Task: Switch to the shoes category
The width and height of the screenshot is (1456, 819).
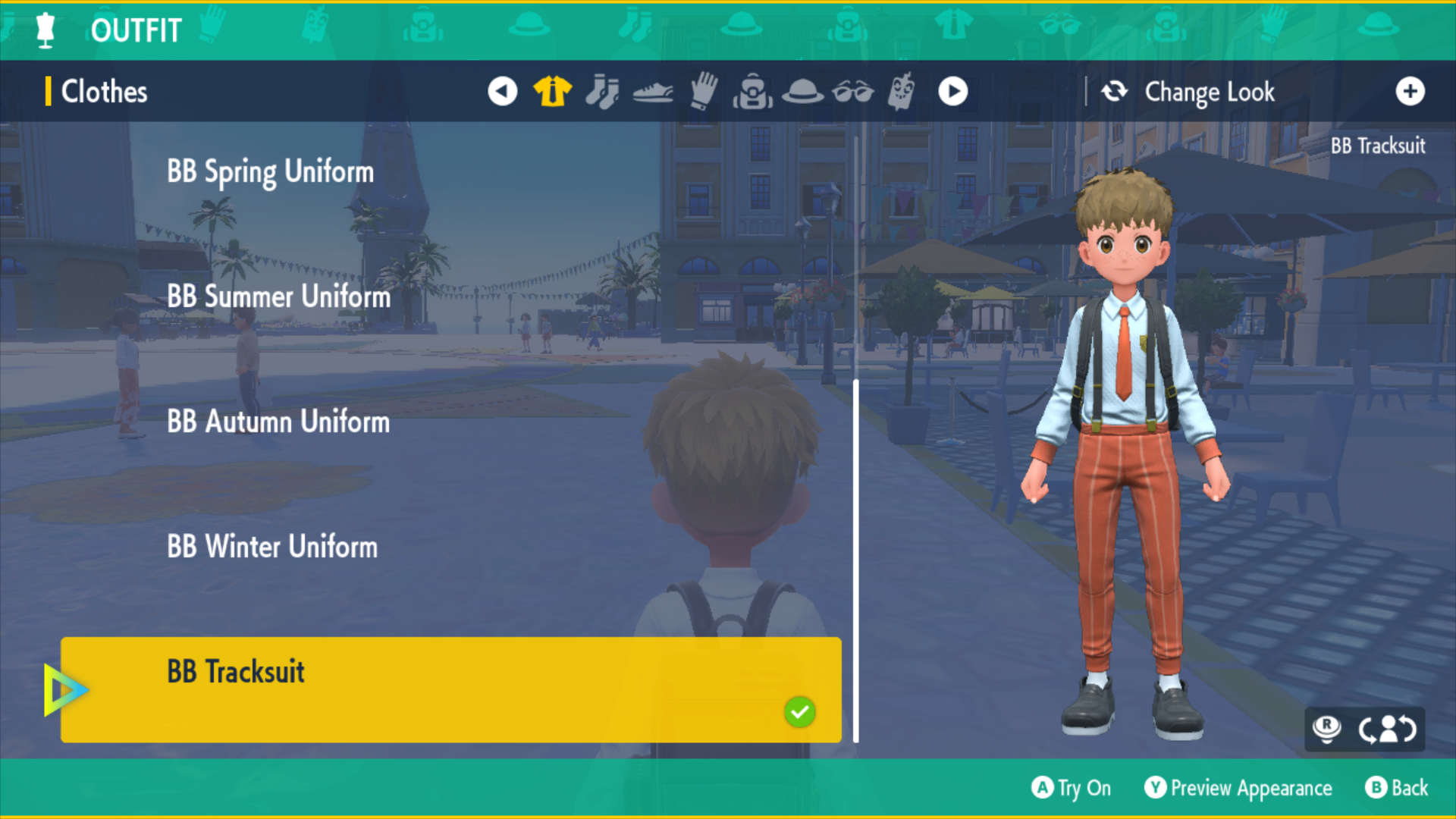Action: tap(652, 93)
